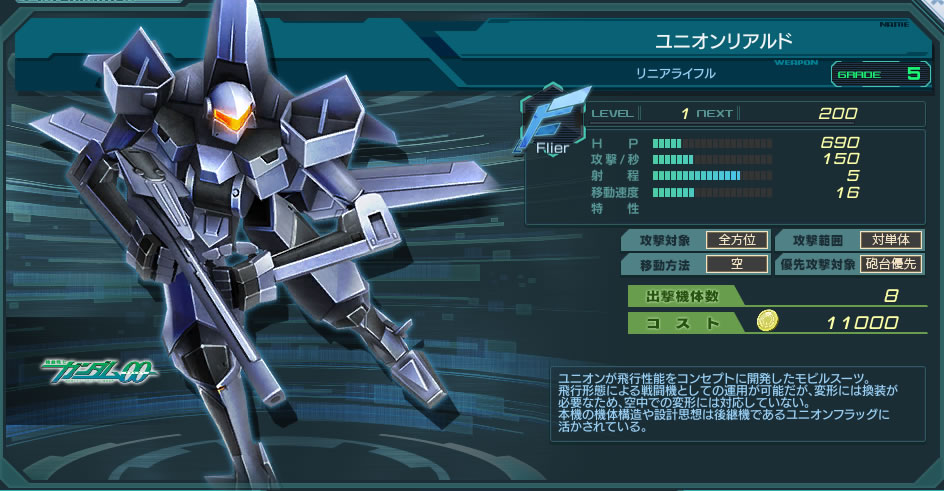Click the gold coin cost icon
The image size is (944, 491).
pos(768,321)
